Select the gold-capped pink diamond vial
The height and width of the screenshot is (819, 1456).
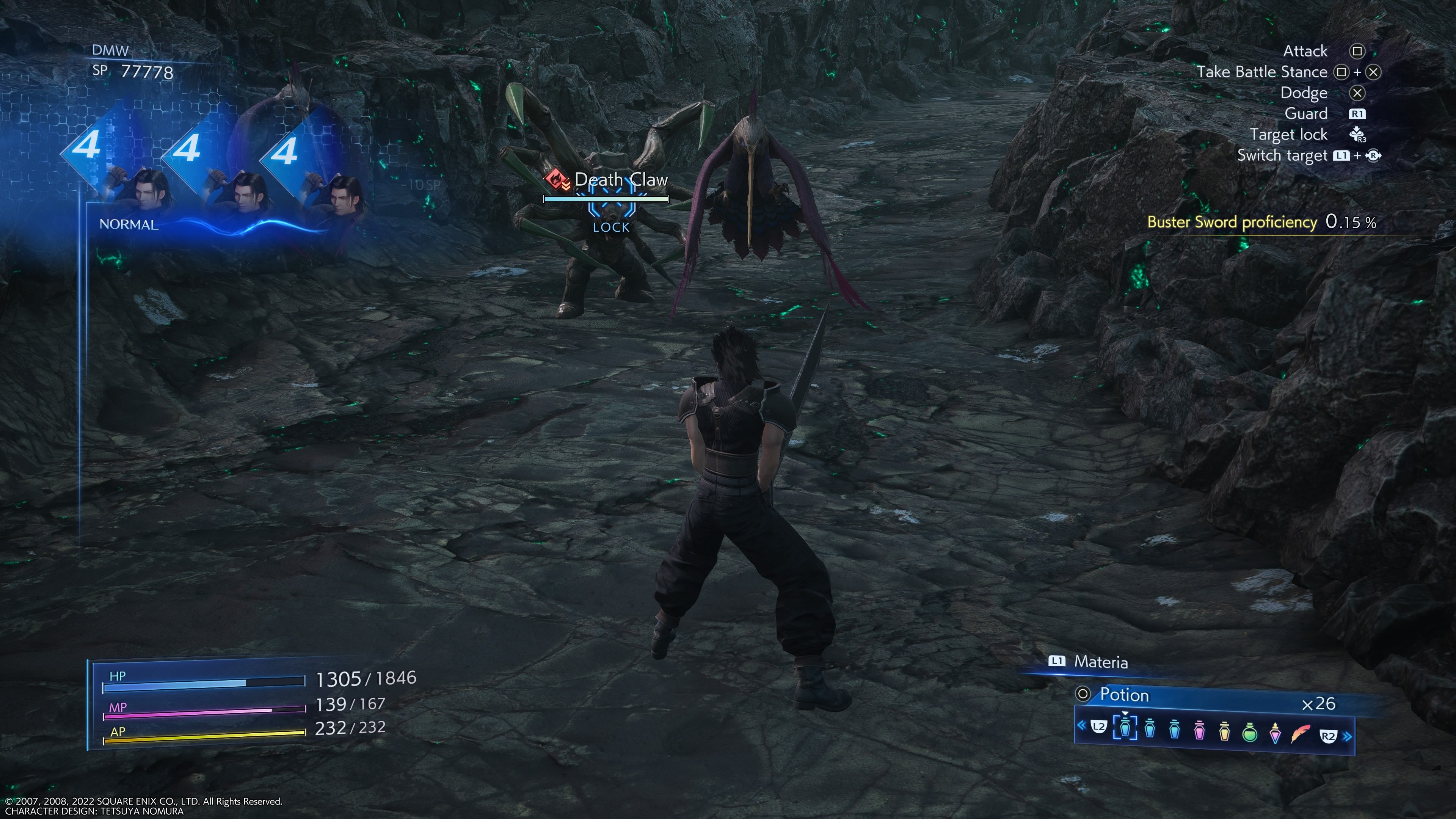tap(1275, 733)
